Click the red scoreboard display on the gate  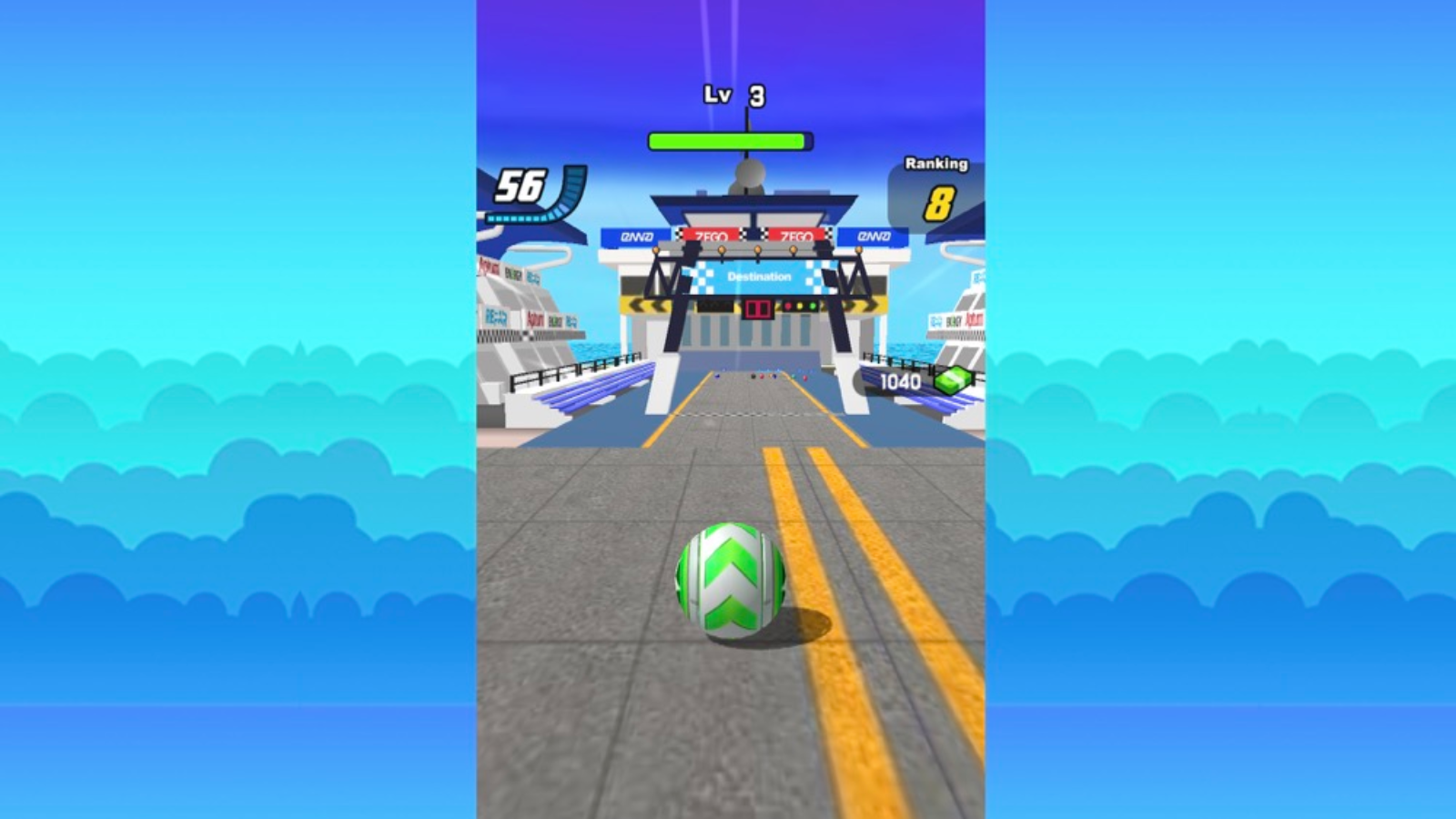point(758,309)
